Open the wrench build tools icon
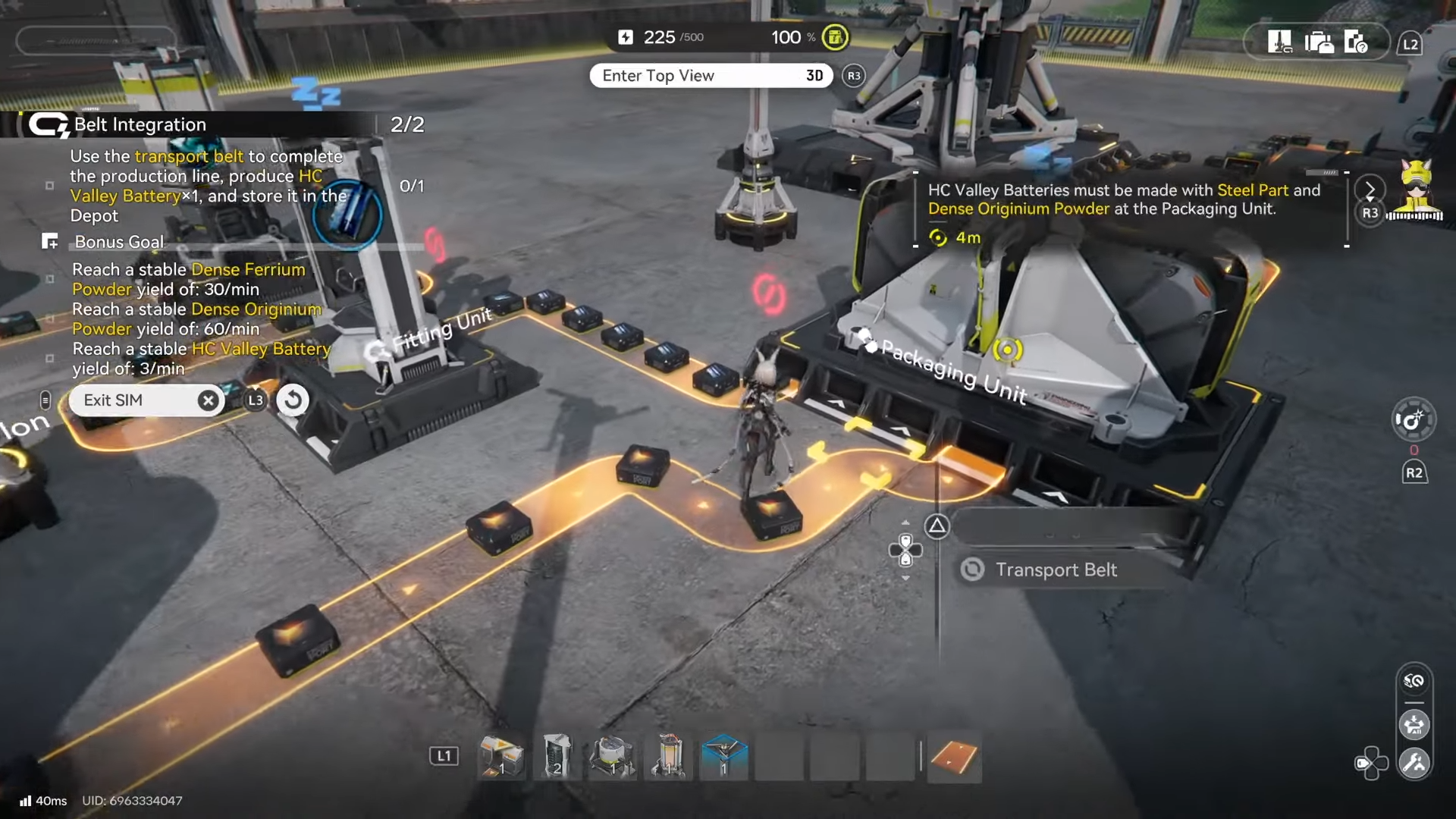1456x819 pixels. [x=1414, y=763]
